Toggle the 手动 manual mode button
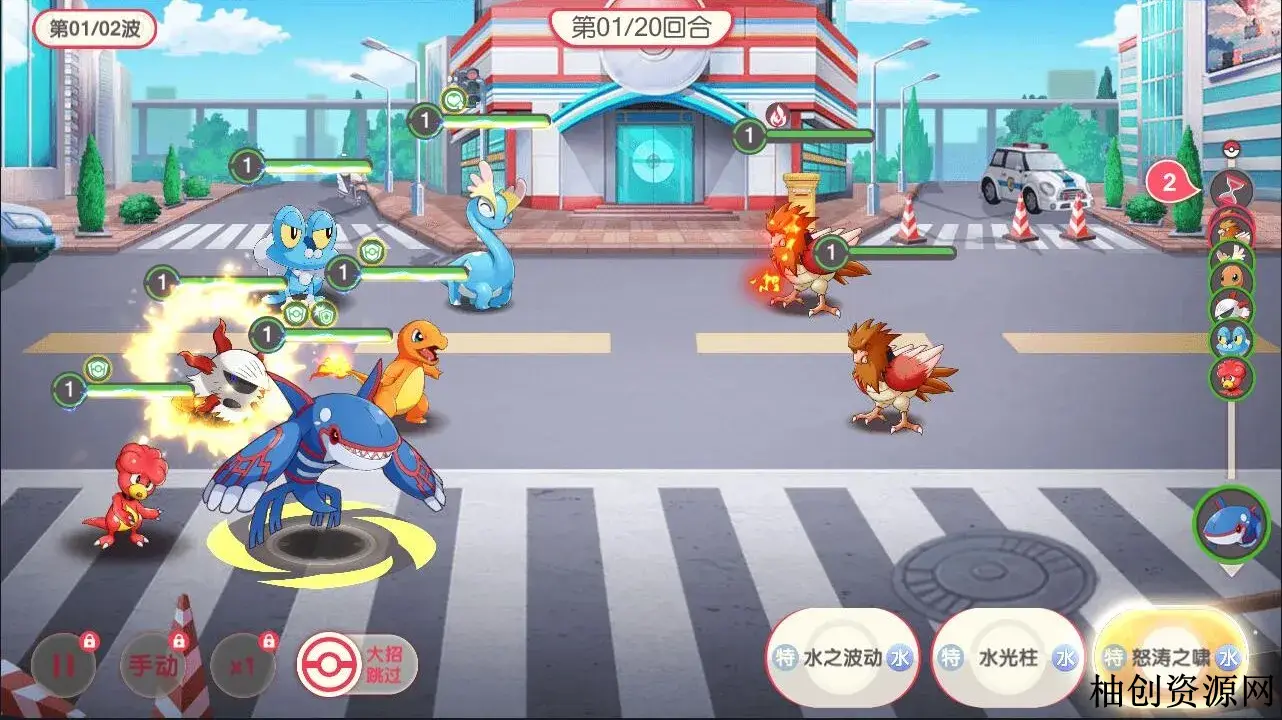 click(x=151, y=664)
